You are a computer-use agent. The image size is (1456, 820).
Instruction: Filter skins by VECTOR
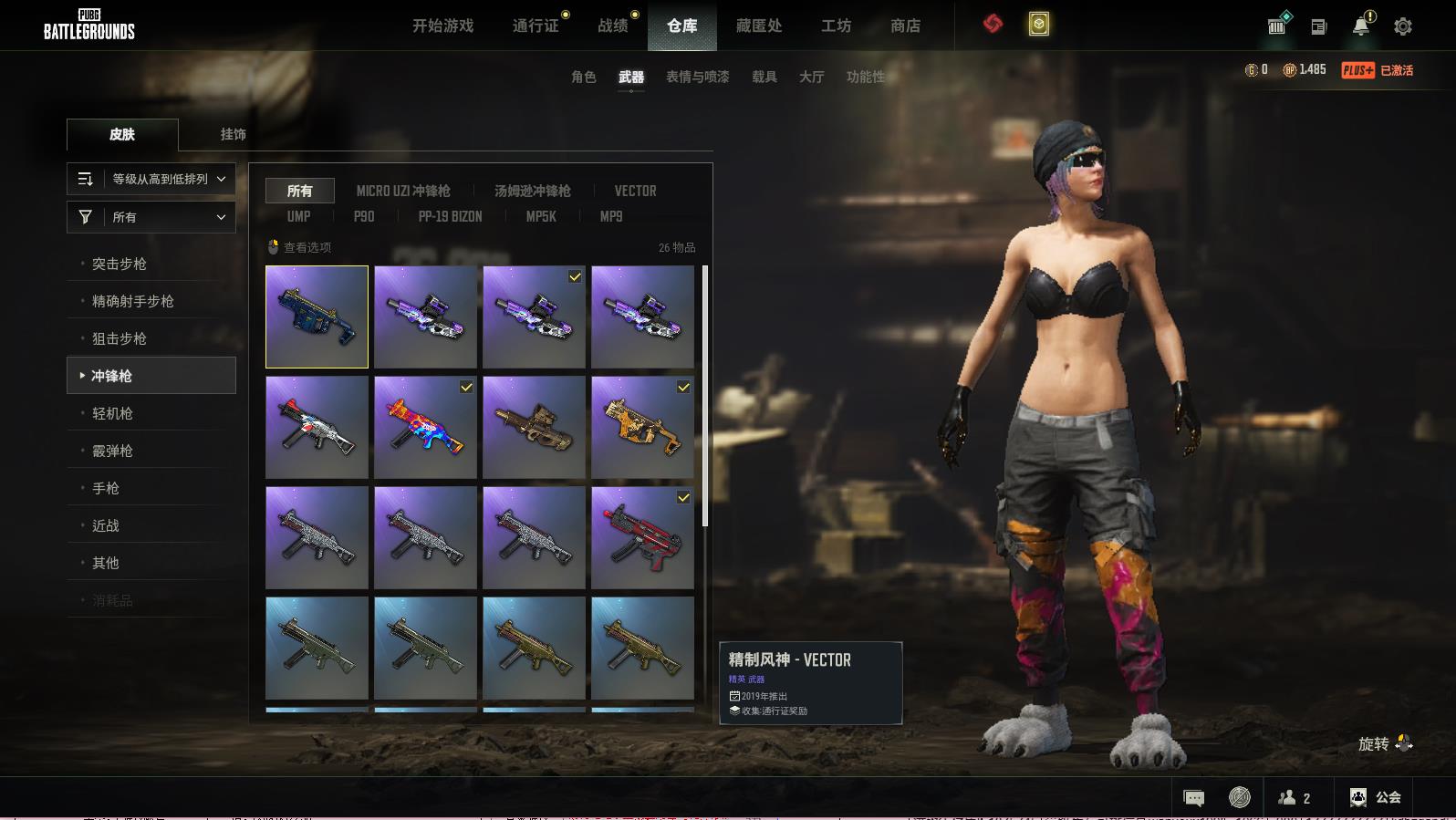click(635, 191)
